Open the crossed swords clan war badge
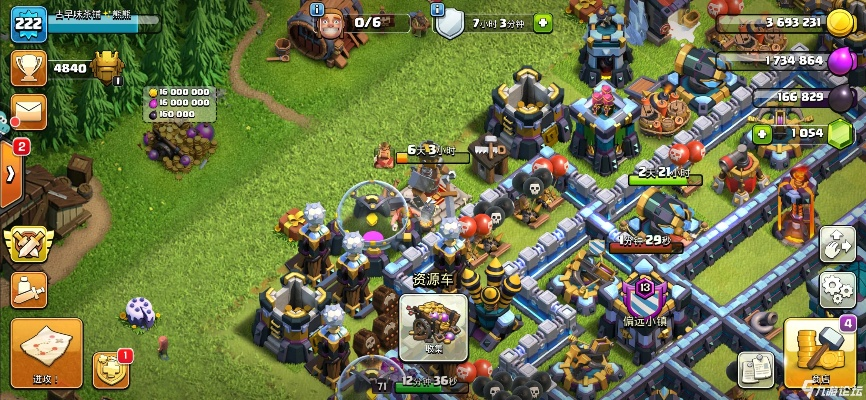866x400 pixels. pyautogui.click(x=27, y=244)
